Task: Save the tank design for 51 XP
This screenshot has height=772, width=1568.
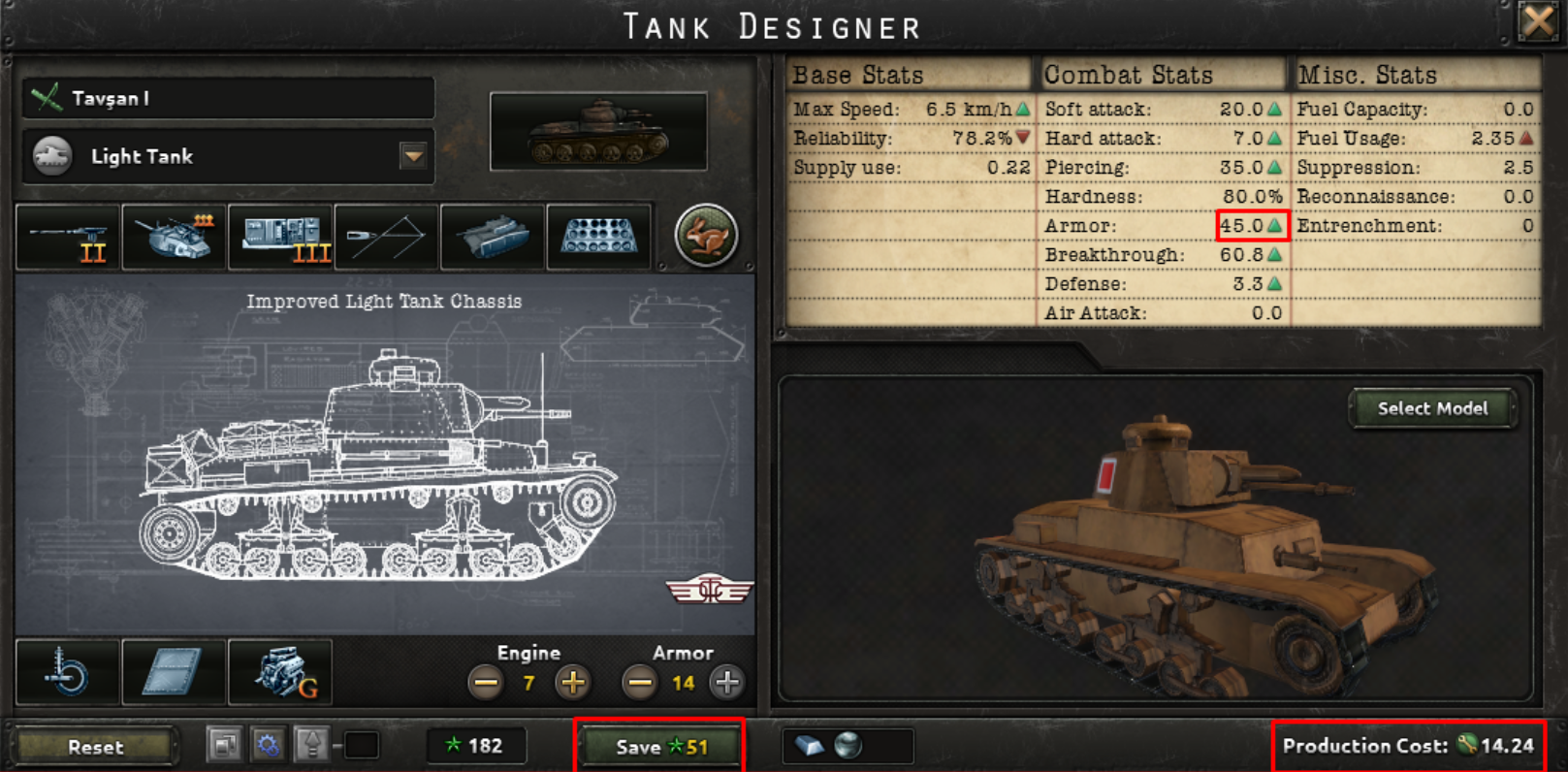Action: [x=658, y=746]
